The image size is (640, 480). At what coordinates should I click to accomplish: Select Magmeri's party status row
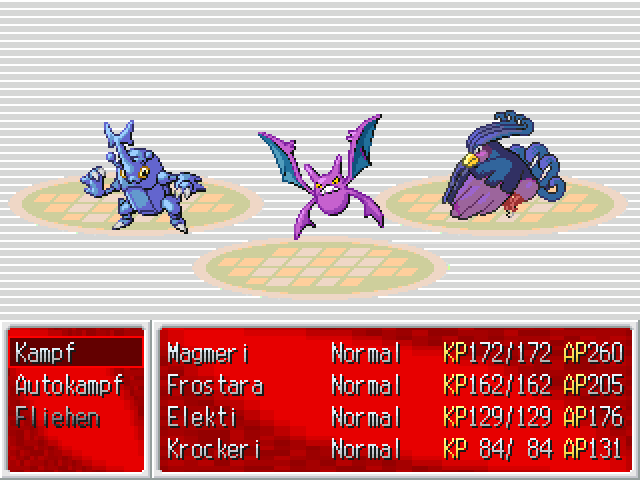click(394, 353)
